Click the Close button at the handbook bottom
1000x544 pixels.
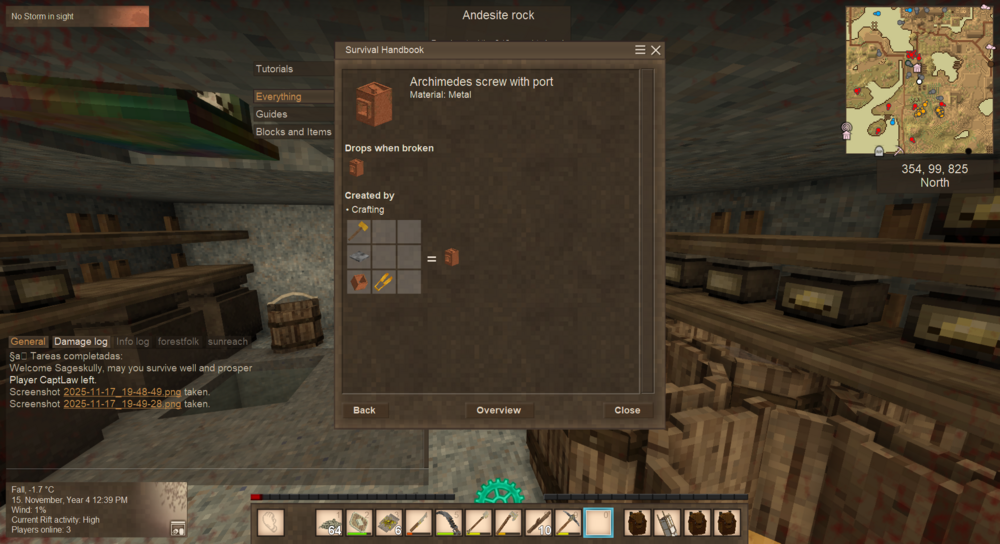627,411
